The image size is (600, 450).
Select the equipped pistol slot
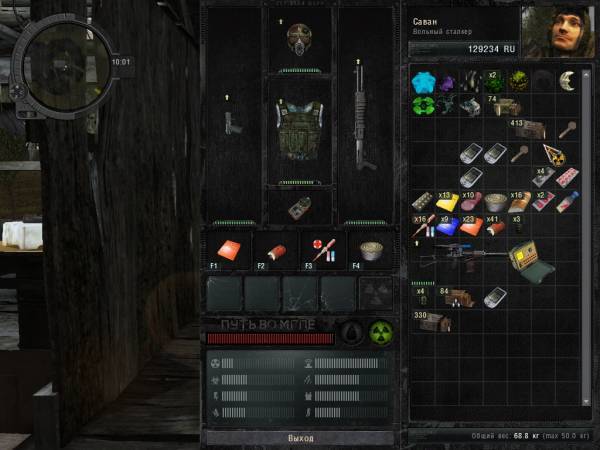point(232,122)
